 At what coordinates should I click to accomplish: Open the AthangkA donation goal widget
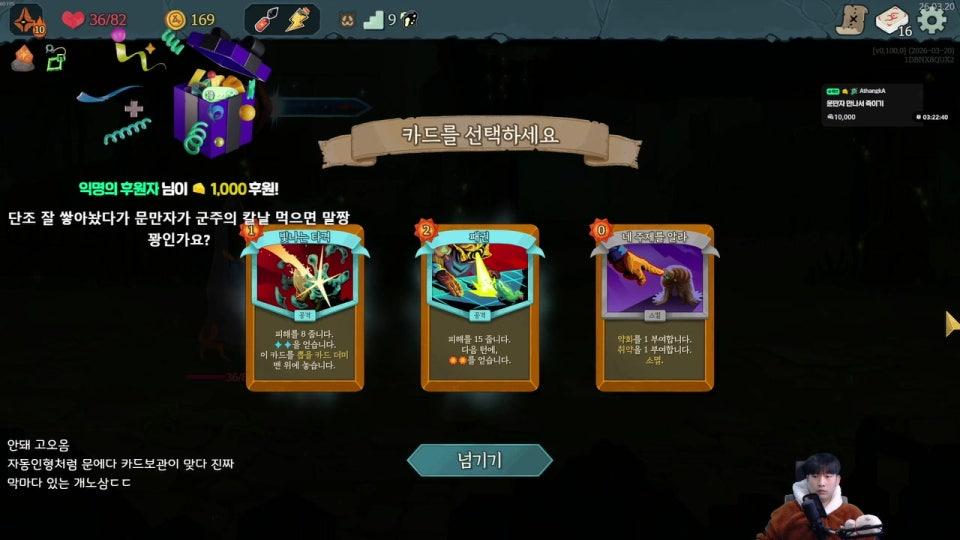[x=873, y=105]
